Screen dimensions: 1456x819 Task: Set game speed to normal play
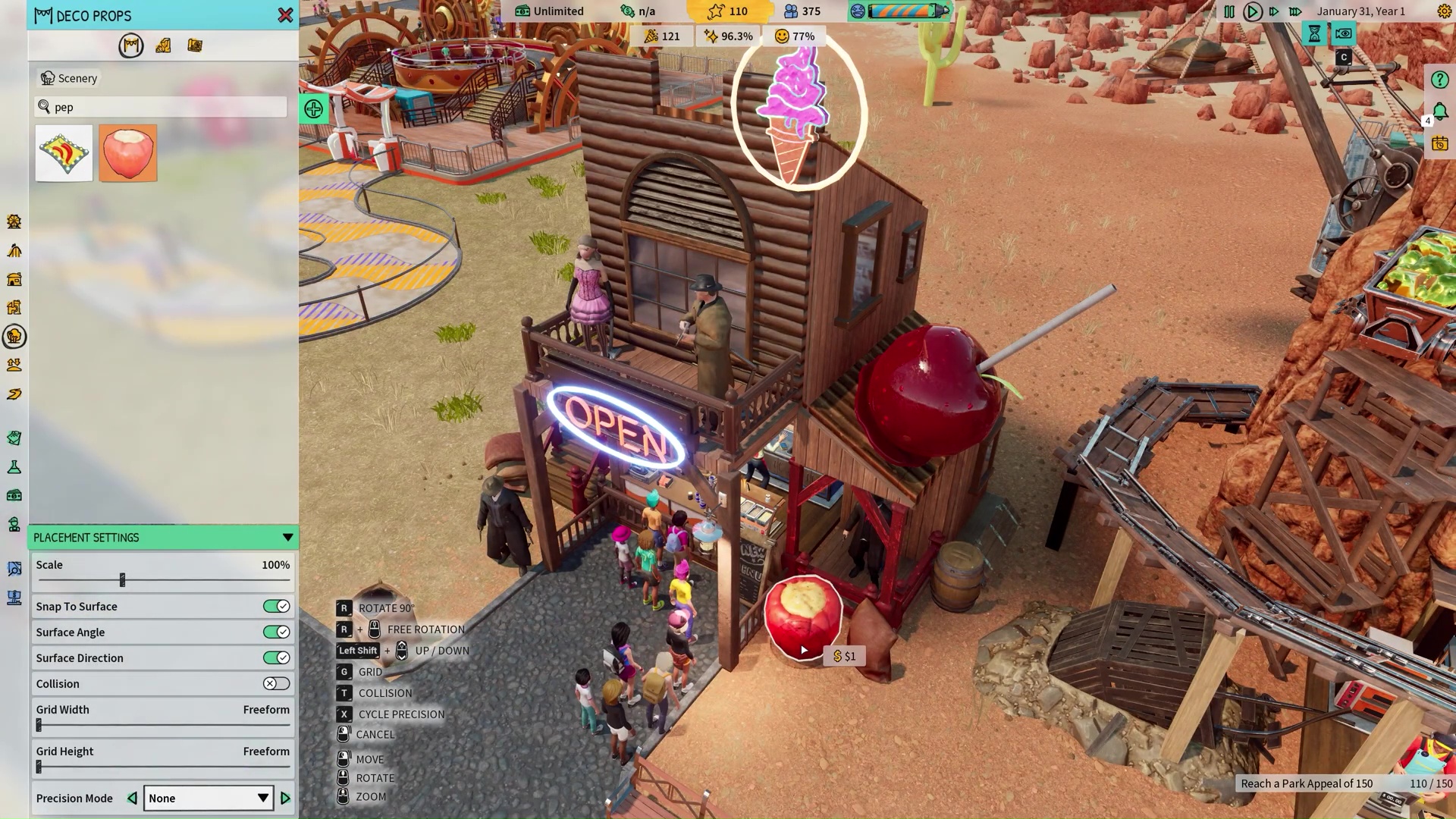click(1252, 11)
